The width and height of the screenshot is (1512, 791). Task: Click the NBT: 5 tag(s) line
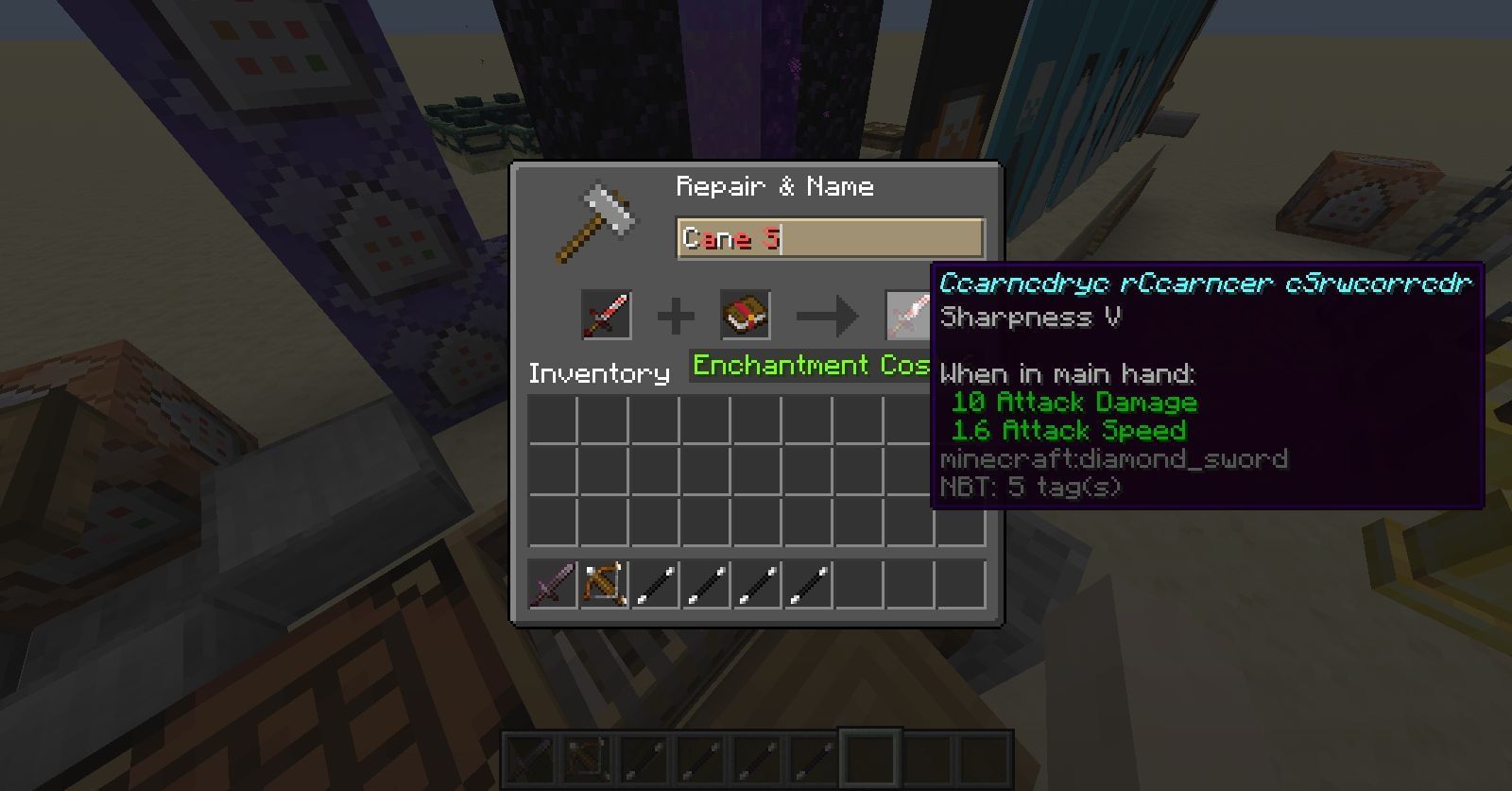(1030, 488)
